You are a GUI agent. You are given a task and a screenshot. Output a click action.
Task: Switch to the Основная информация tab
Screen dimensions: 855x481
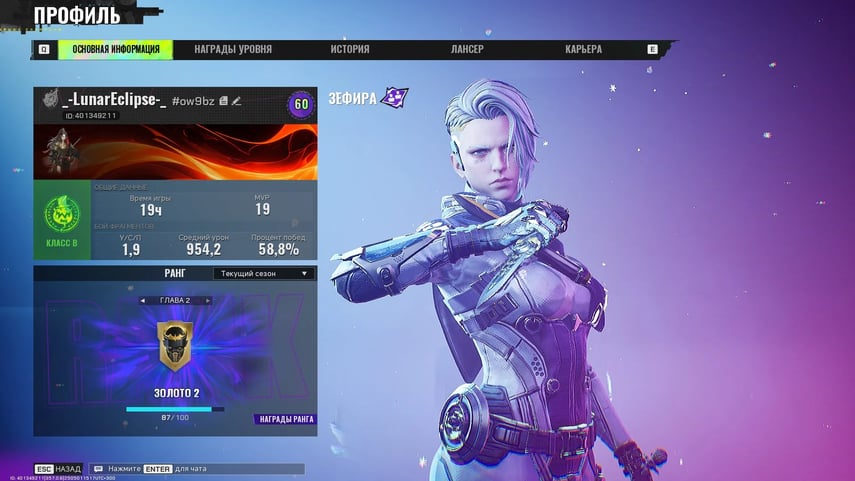[115, 49]
